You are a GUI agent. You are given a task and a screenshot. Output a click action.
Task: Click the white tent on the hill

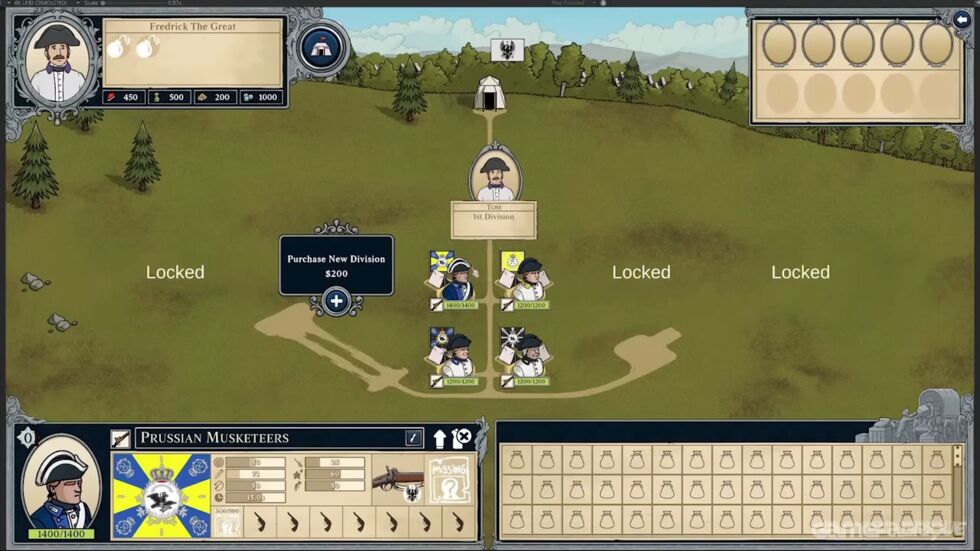click(489, 93)
